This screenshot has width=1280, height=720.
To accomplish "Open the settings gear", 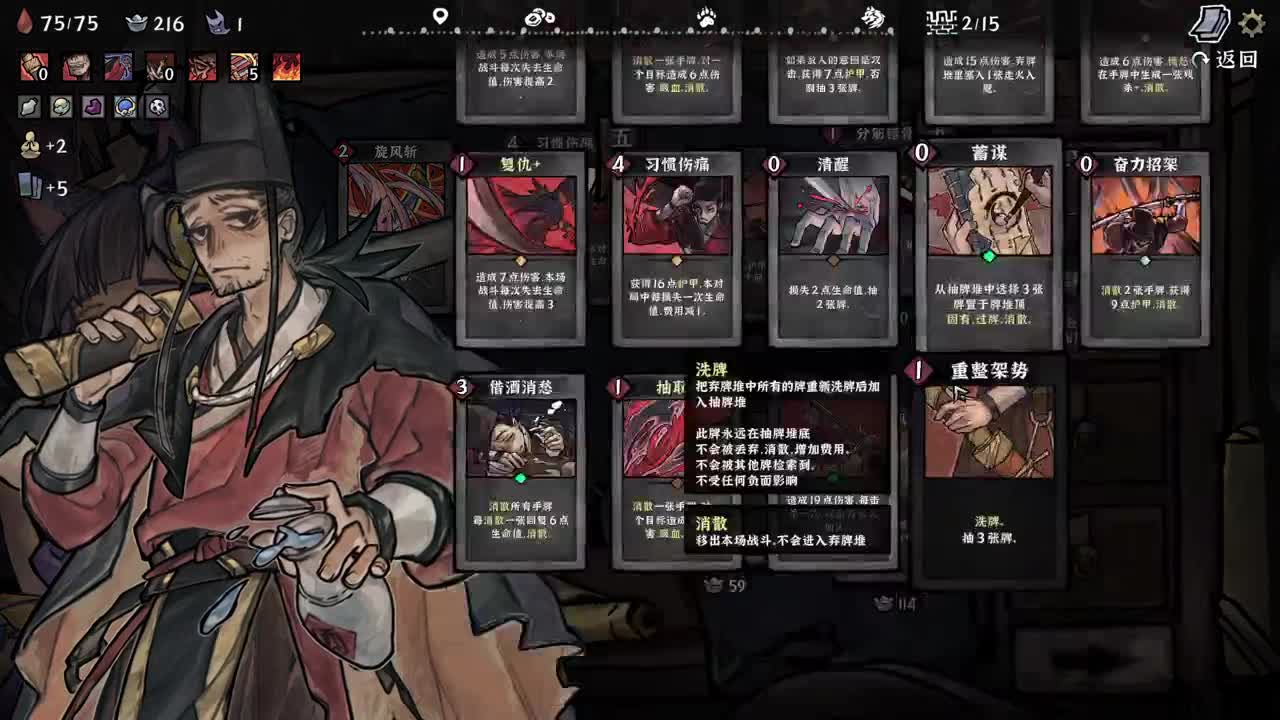I will tap(1251, 25).
